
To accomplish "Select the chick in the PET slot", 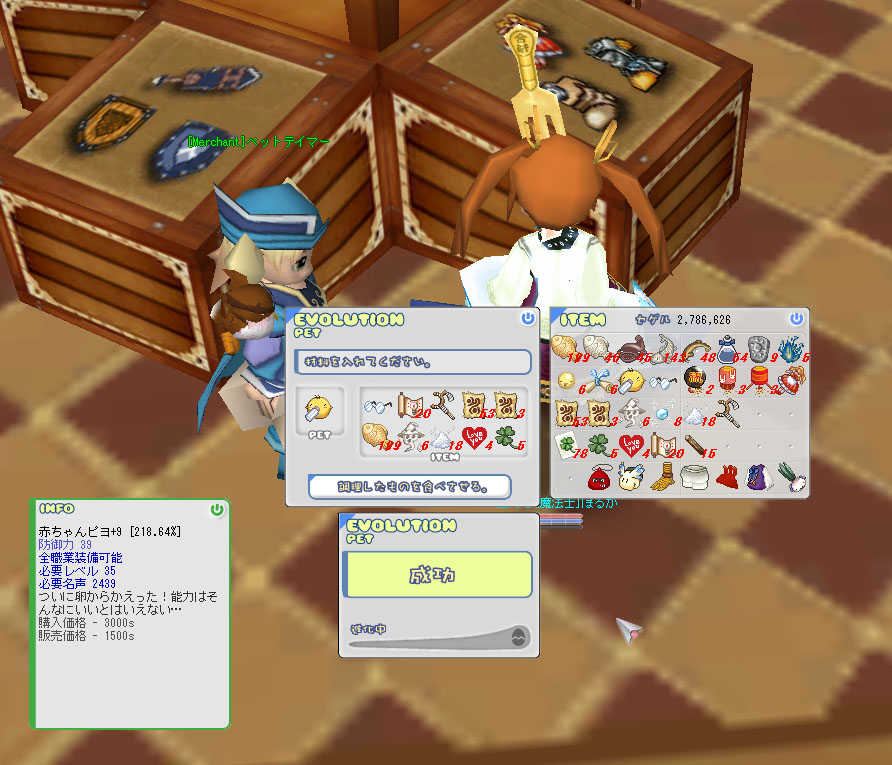I will tap(320, 408).
